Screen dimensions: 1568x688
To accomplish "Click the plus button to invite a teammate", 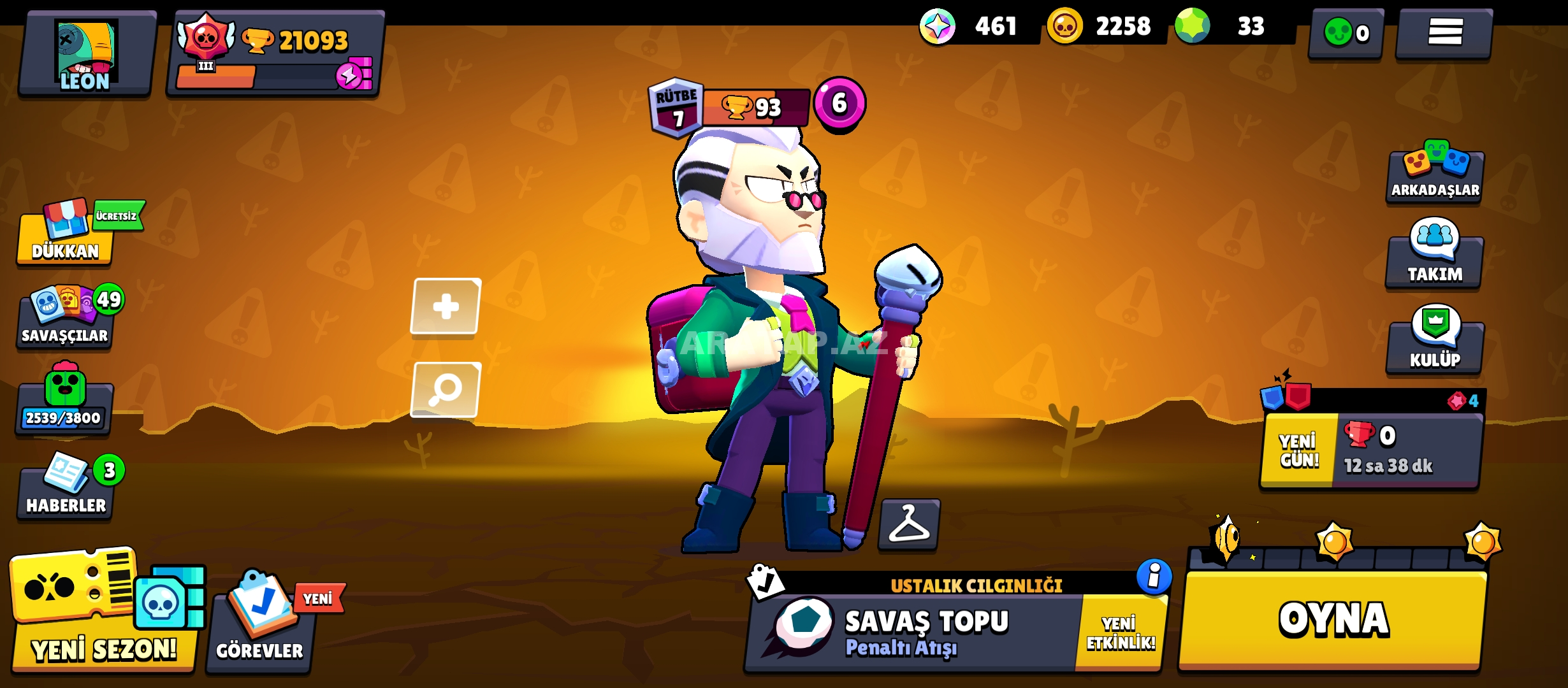I will click(446, 306).
